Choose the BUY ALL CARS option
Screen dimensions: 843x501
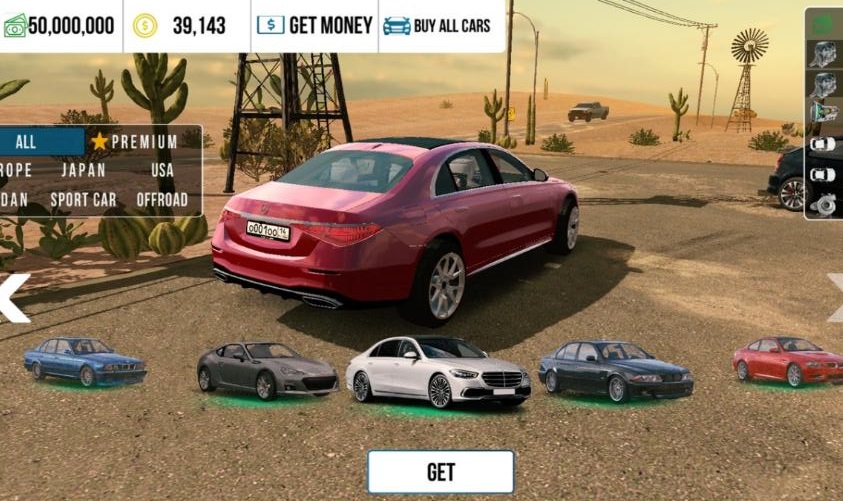point(437,25)
